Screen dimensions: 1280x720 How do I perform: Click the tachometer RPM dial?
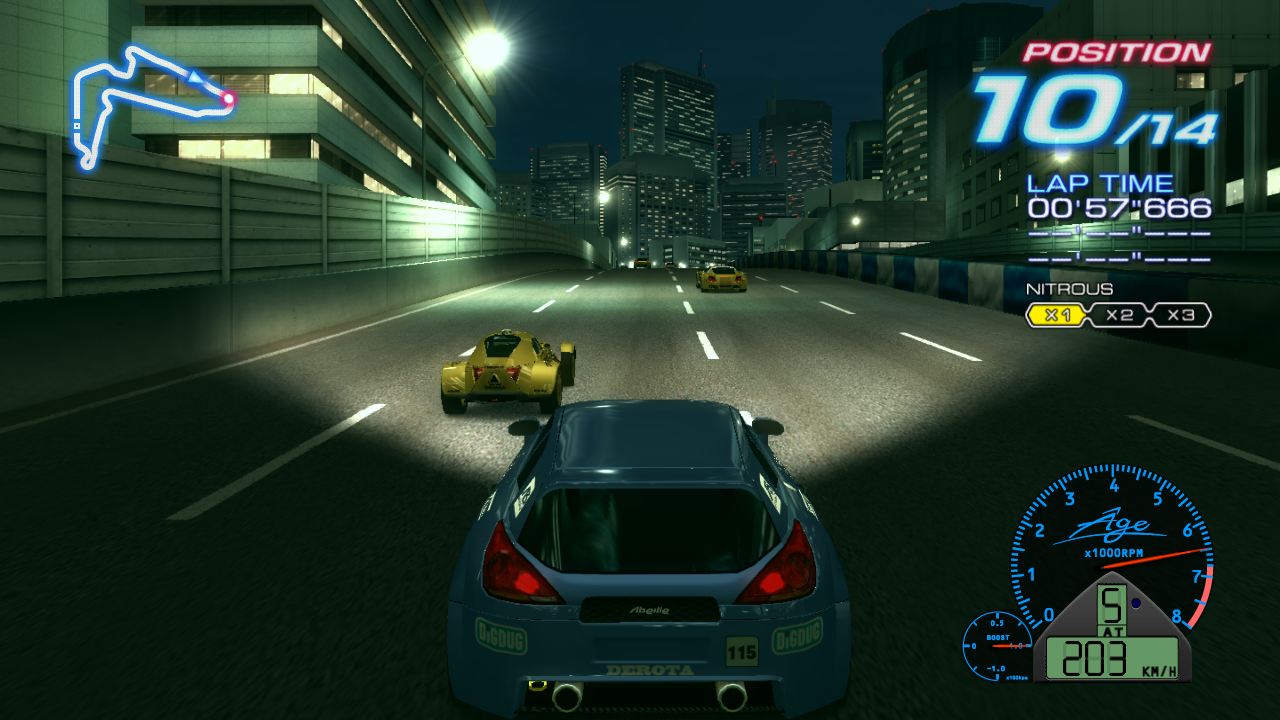pyautogui.click(x=1112, y=545)
